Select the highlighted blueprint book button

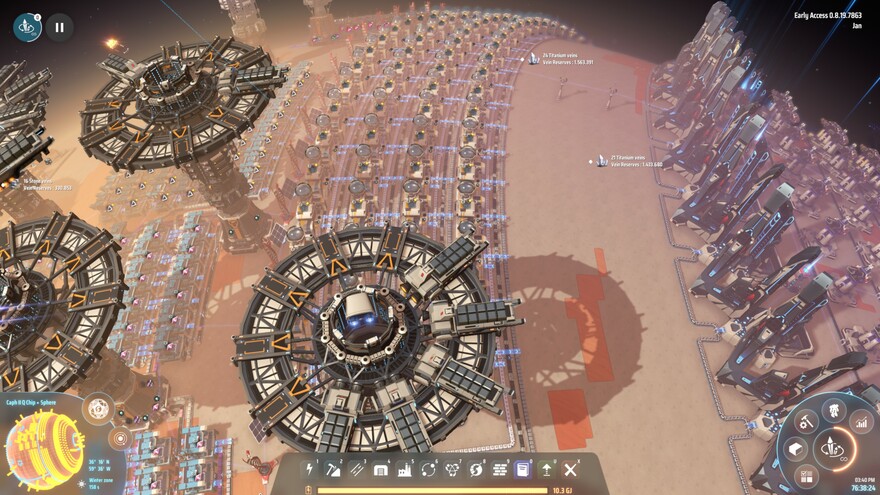tap(523, 468)
